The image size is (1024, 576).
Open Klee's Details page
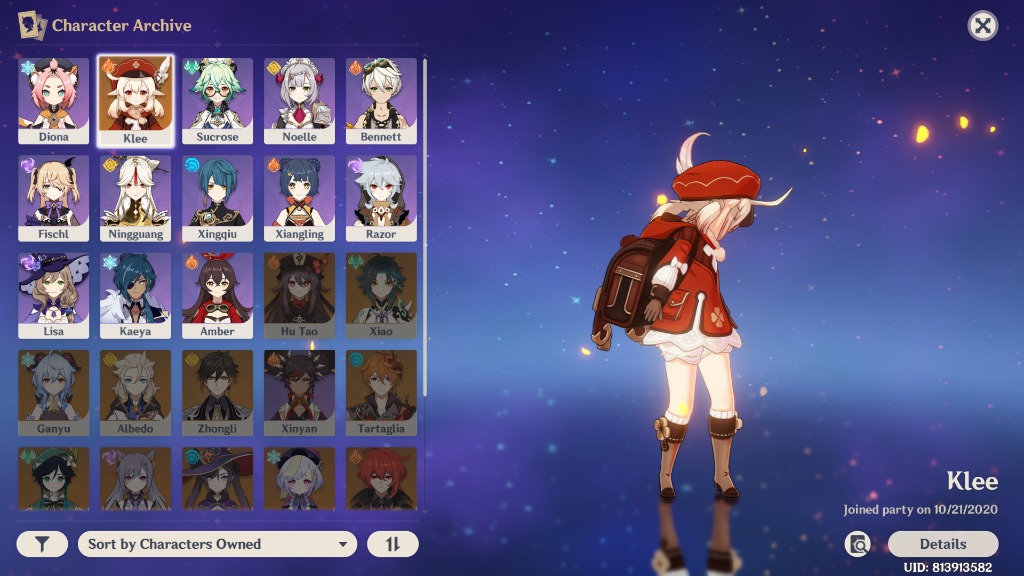point(942,544)
